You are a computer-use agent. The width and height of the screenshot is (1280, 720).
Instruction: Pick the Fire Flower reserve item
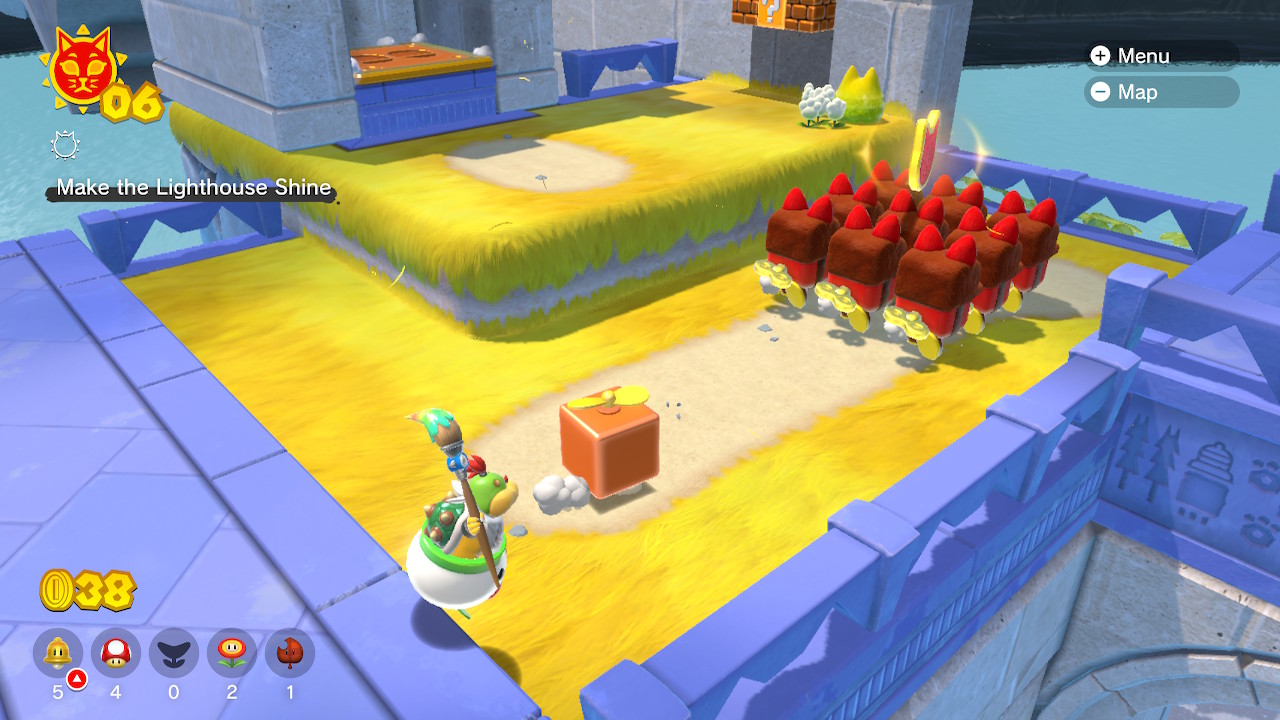click(x=232, y=654)
